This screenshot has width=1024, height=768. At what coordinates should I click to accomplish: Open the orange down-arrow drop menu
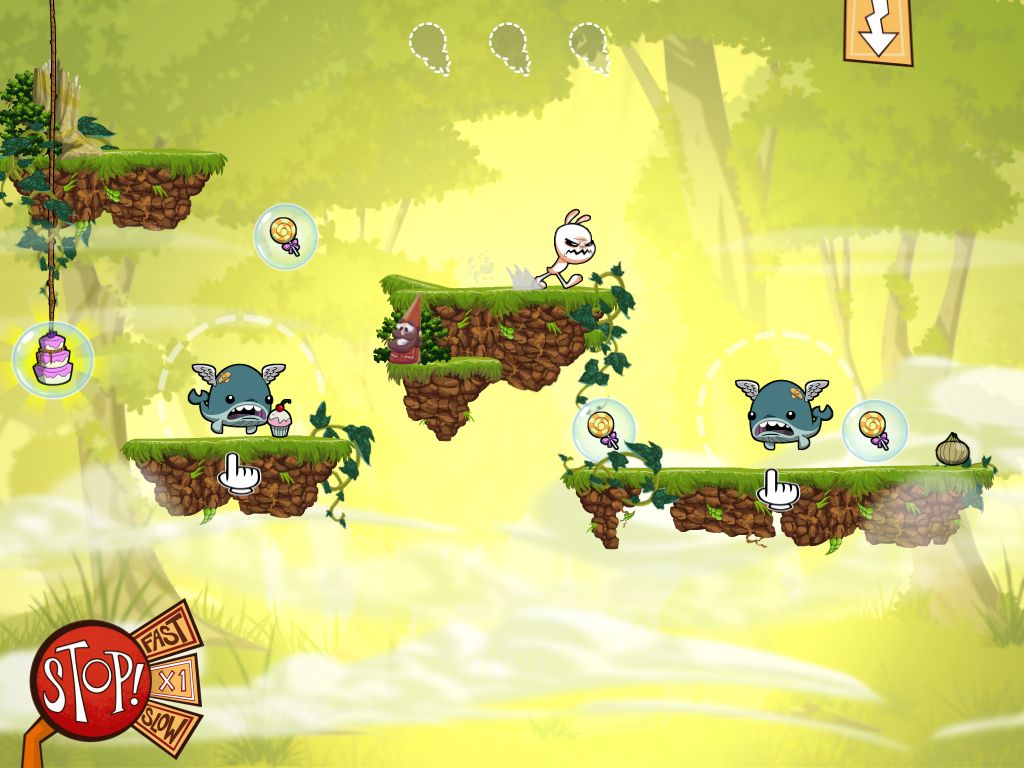(x=879, y=31)
